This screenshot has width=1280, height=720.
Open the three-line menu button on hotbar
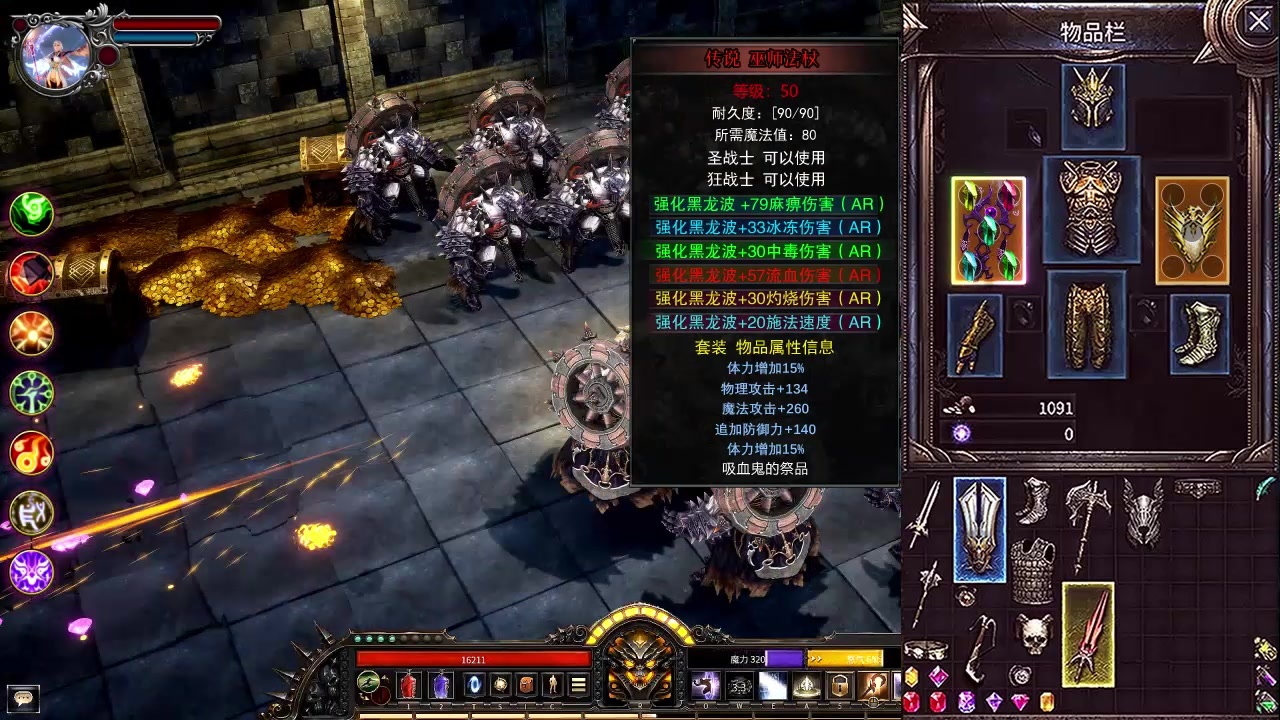pyautogui.click(x=578, y=685)
